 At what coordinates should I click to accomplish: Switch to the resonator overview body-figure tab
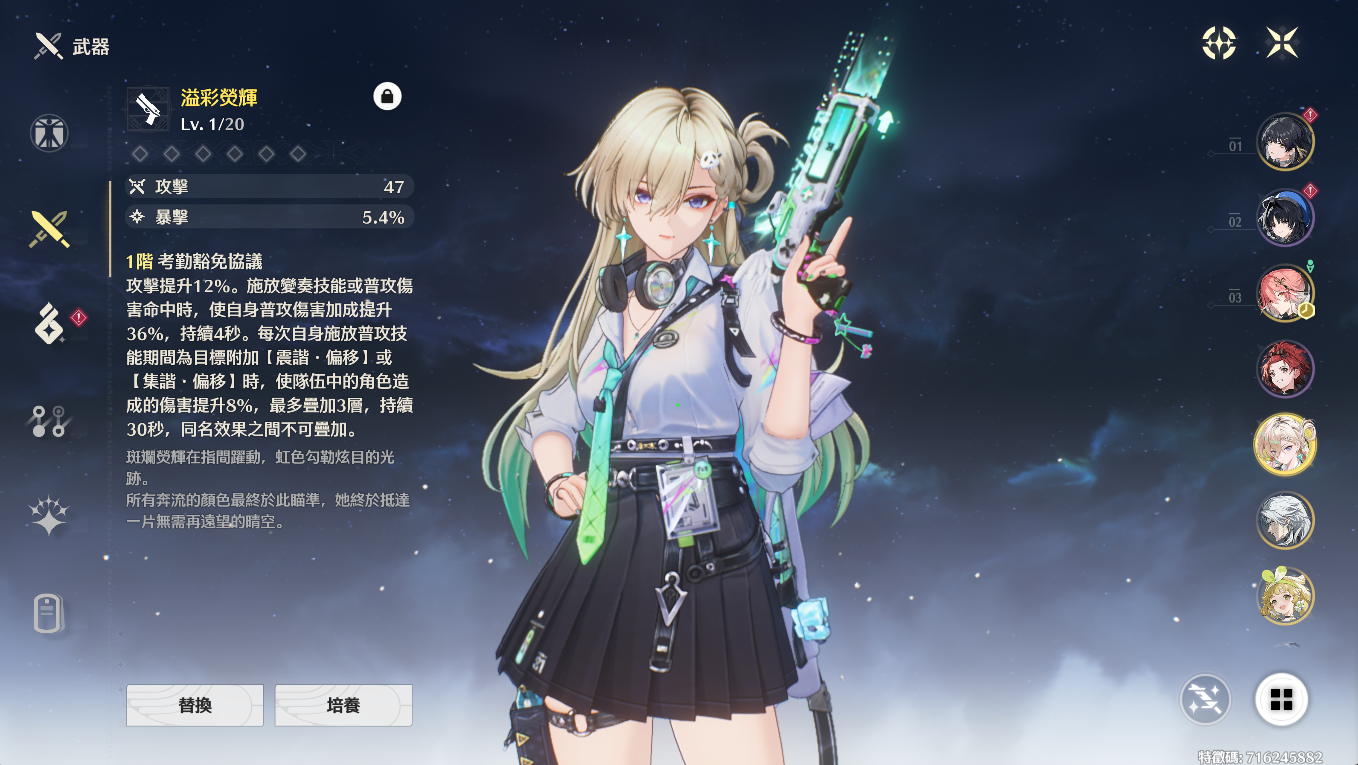[48, 134]
